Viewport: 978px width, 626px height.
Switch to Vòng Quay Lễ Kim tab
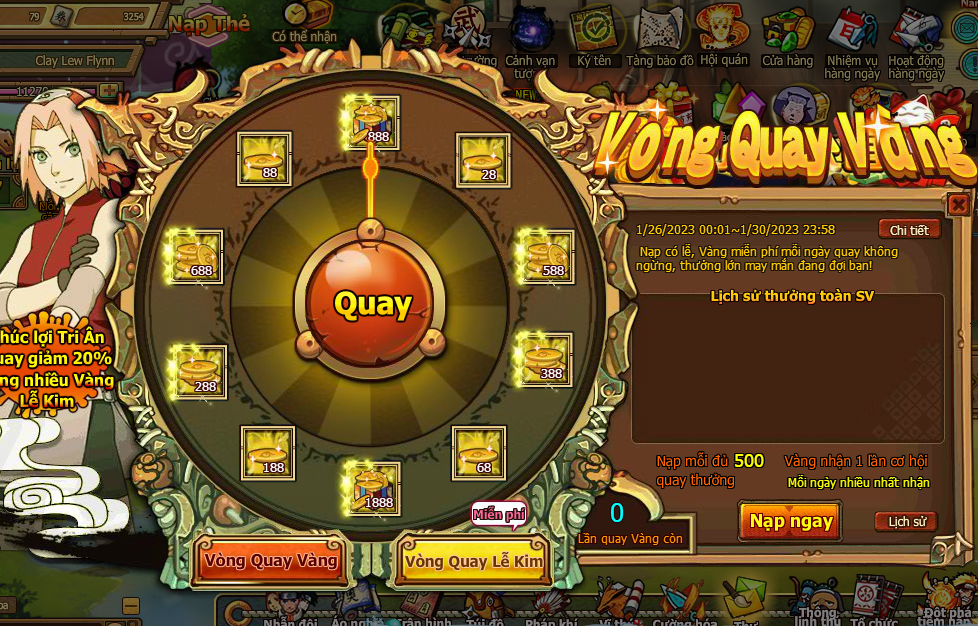(474, 561)
